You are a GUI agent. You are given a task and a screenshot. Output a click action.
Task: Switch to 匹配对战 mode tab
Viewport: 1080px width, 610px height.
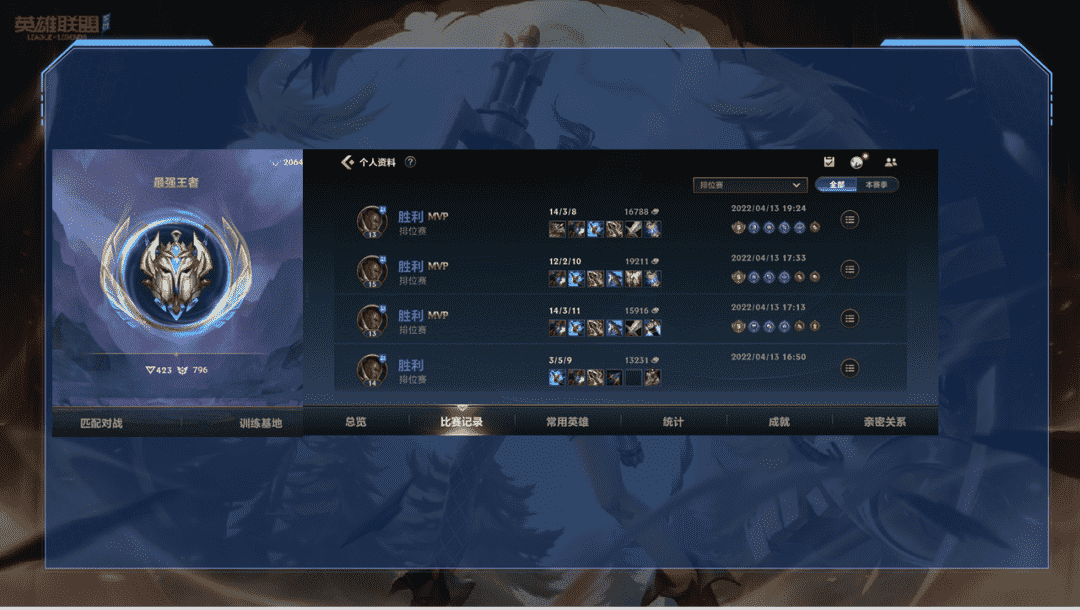[x=101, y=423]
